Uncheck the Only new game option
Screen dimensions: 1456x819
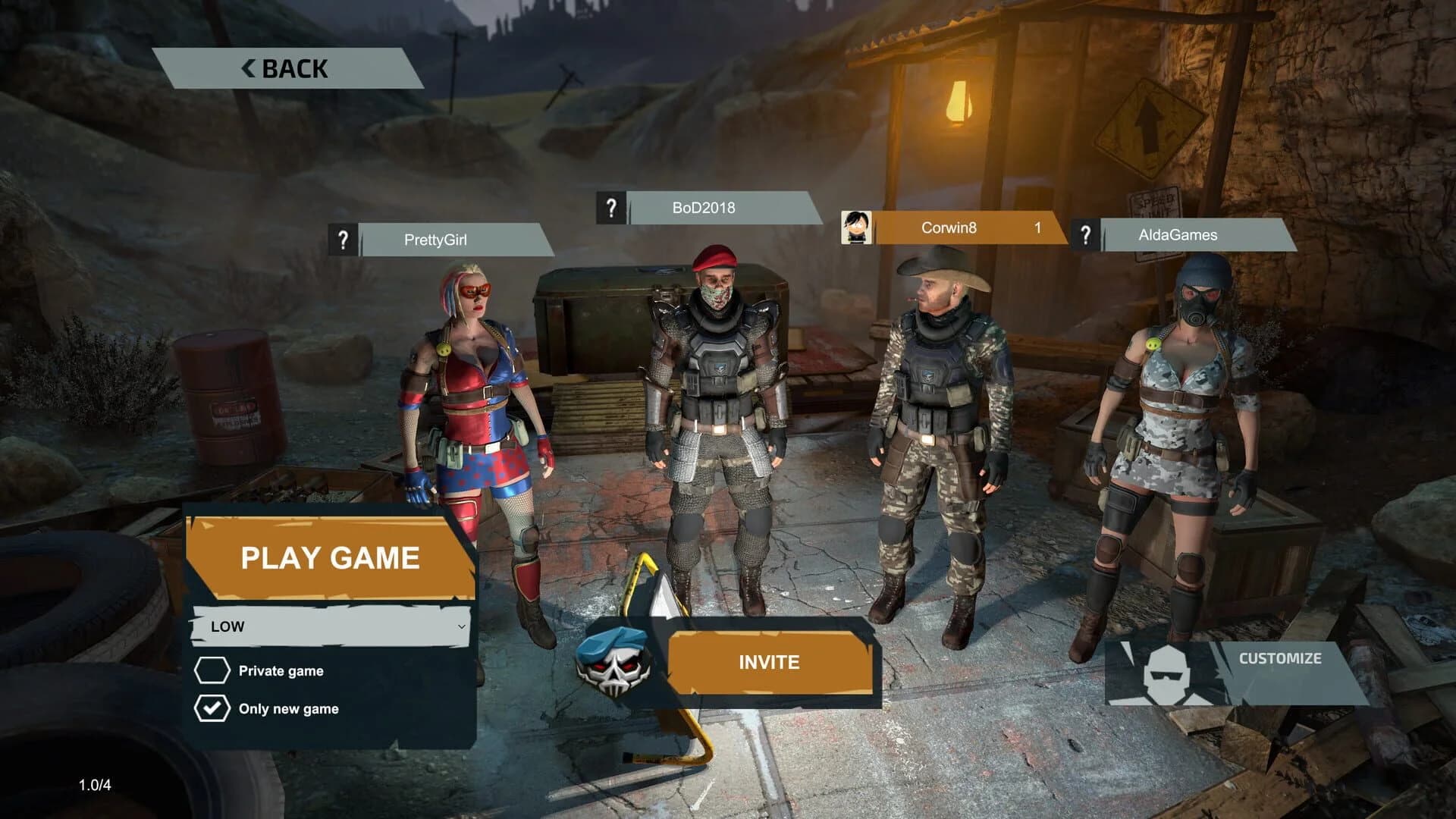(x=215, y=710)
